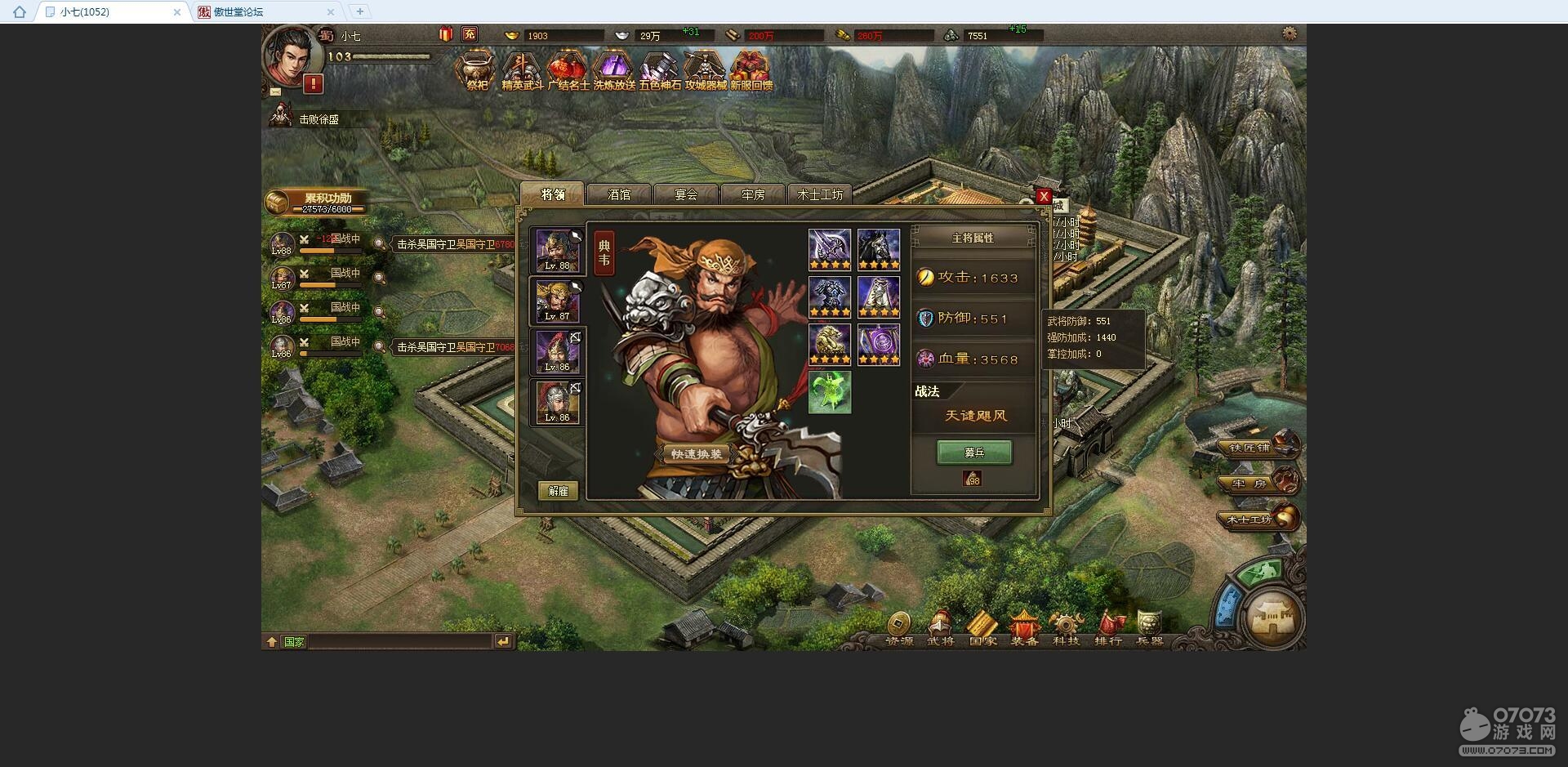
Task: Activate the 五色神石 icon
Action: [660, 70]
